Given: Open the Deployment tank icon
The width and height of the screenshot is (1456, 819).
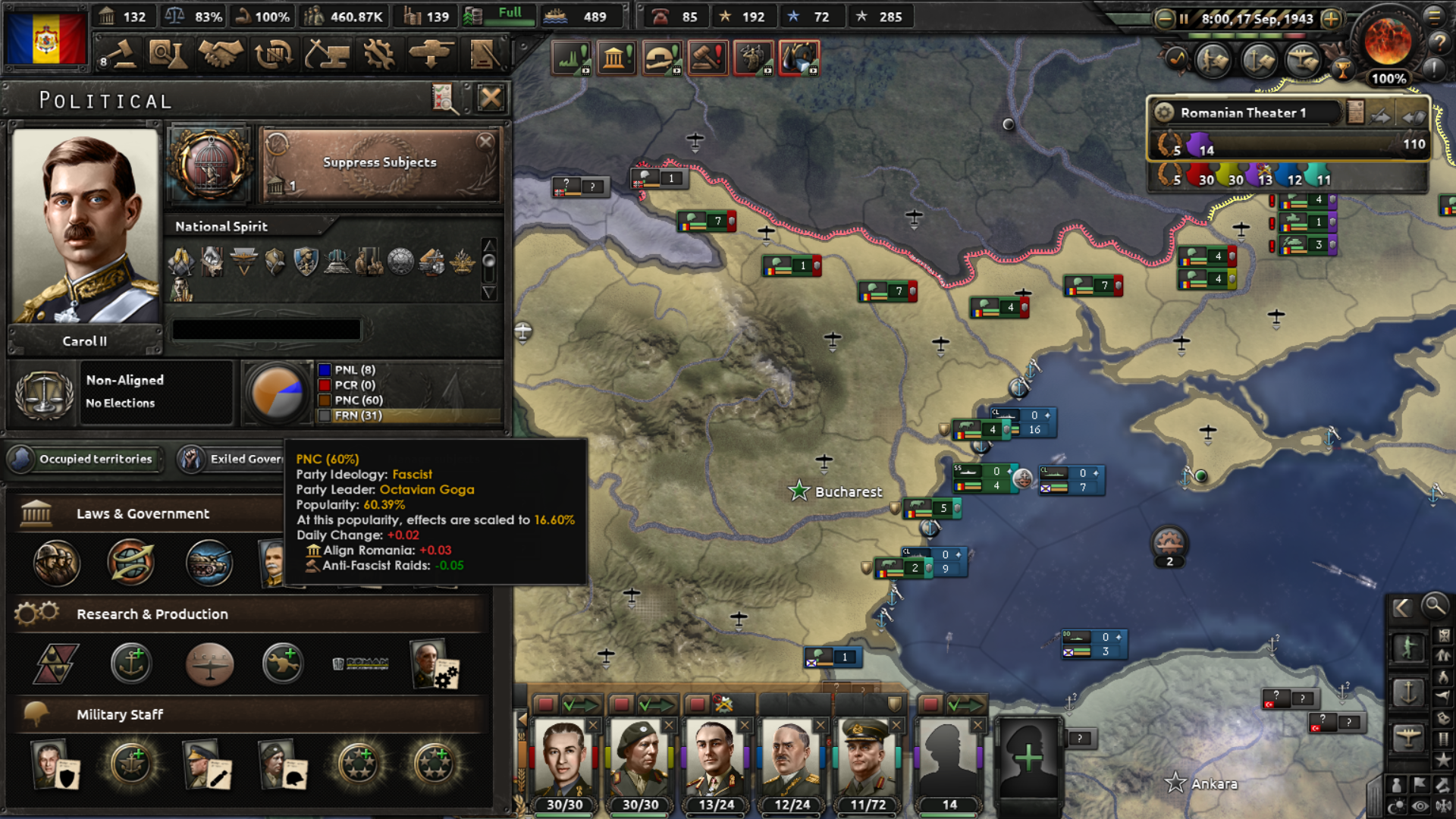Looking at the screenshot, I should coord(429,54).
